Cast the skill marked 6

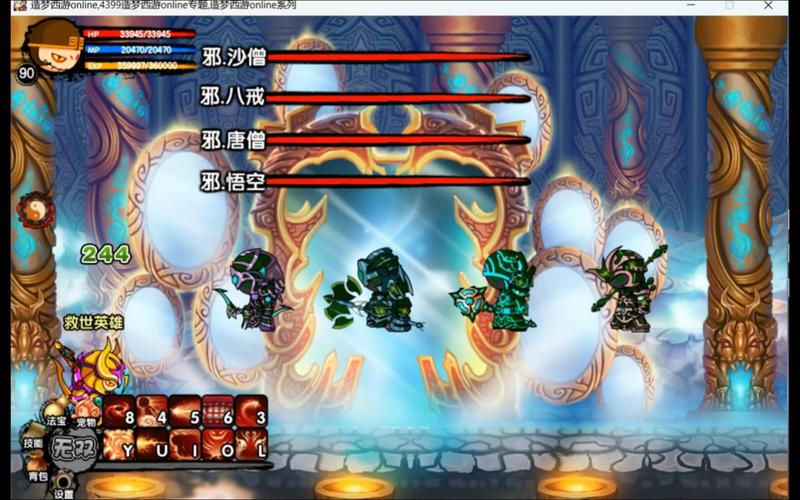pos(219,410)
